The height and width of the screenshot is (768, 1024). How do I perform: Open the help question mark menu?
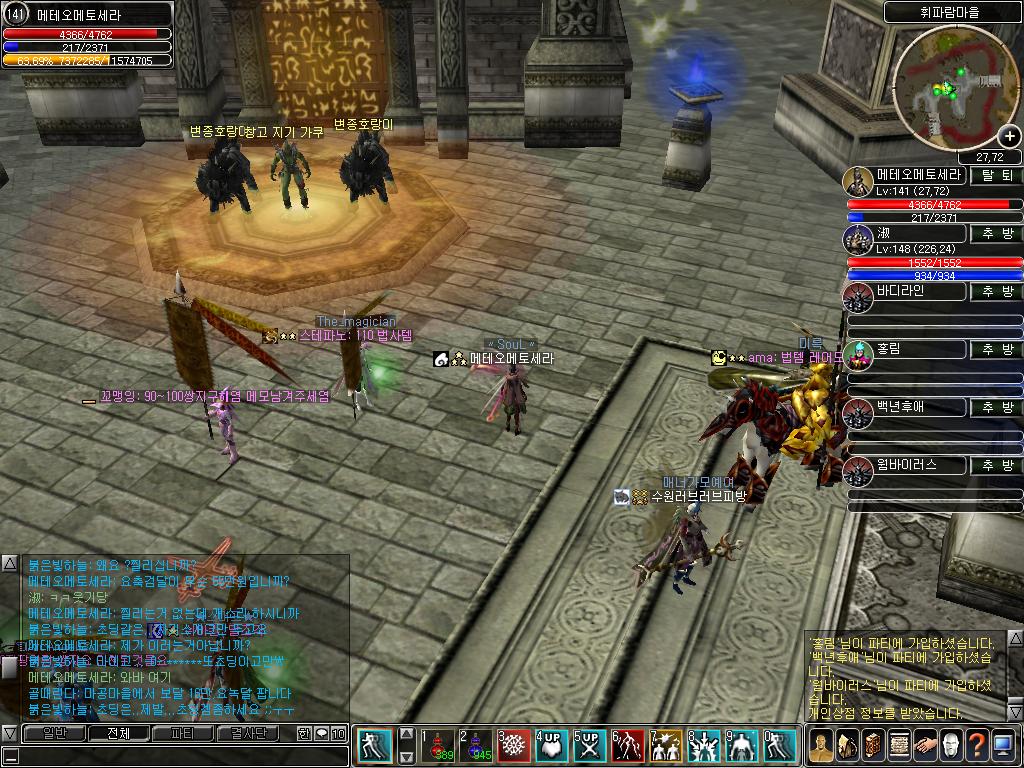pyautogui.click(x=975, y=745)
